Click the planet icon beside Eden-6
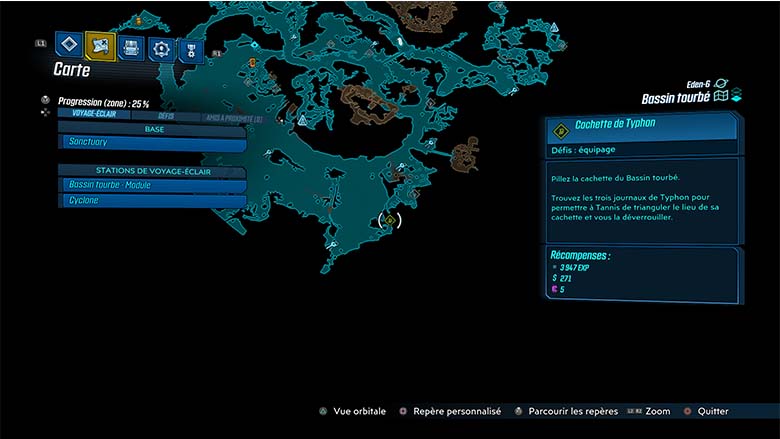Viewport: 780px width, 439px height. click(722, 84)
